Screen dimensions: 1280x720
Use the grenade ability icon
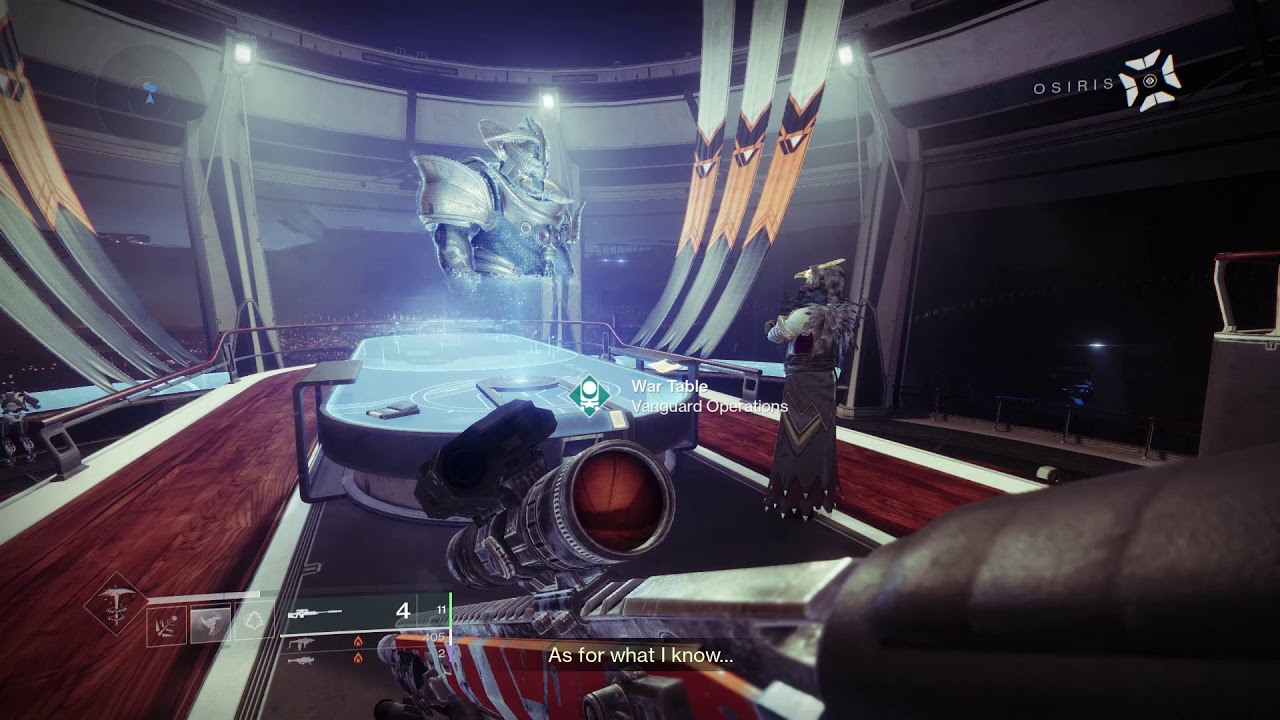click(167, 627)
